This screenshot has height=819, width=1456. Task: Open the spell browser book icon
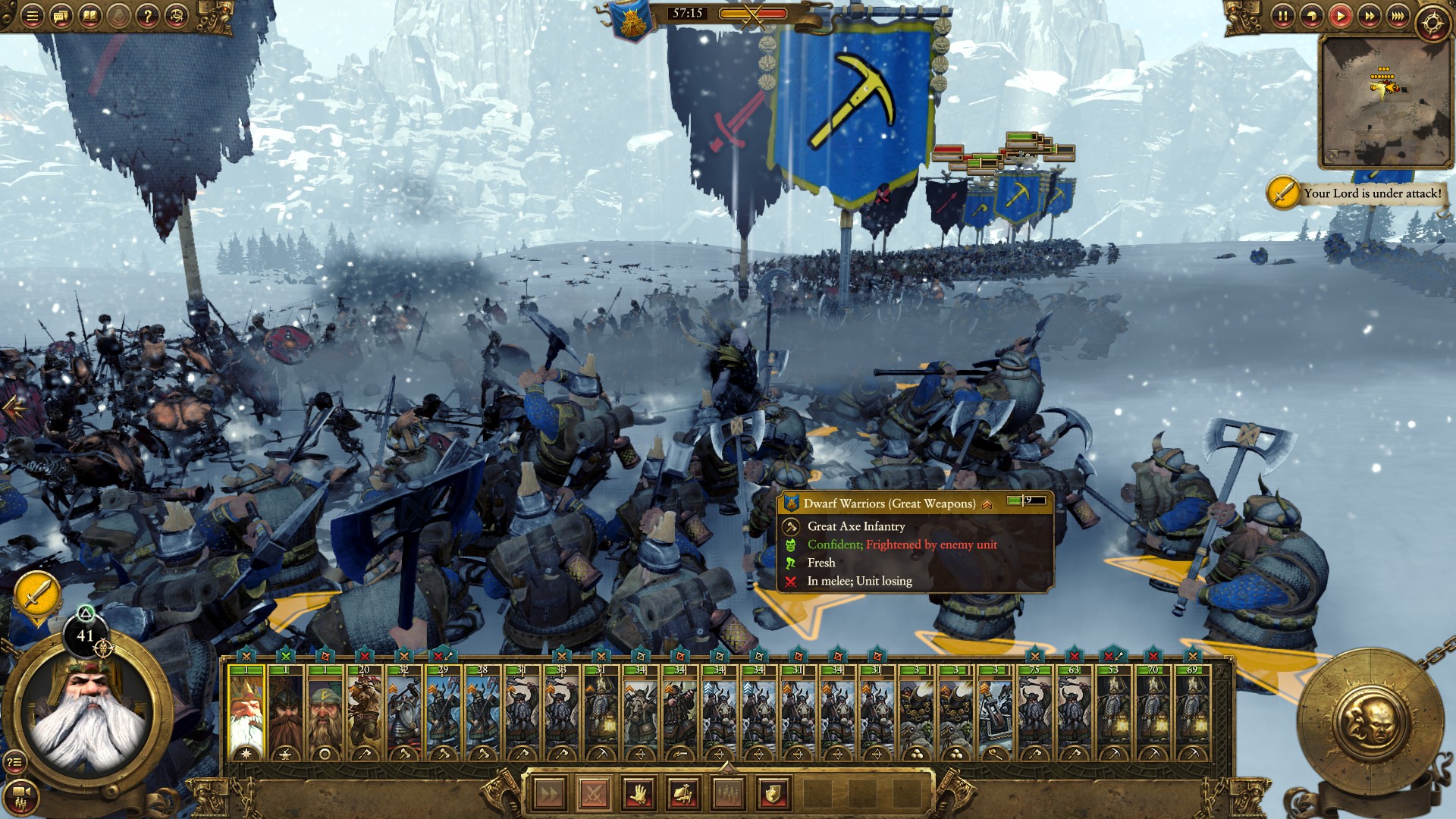[89, 16]
